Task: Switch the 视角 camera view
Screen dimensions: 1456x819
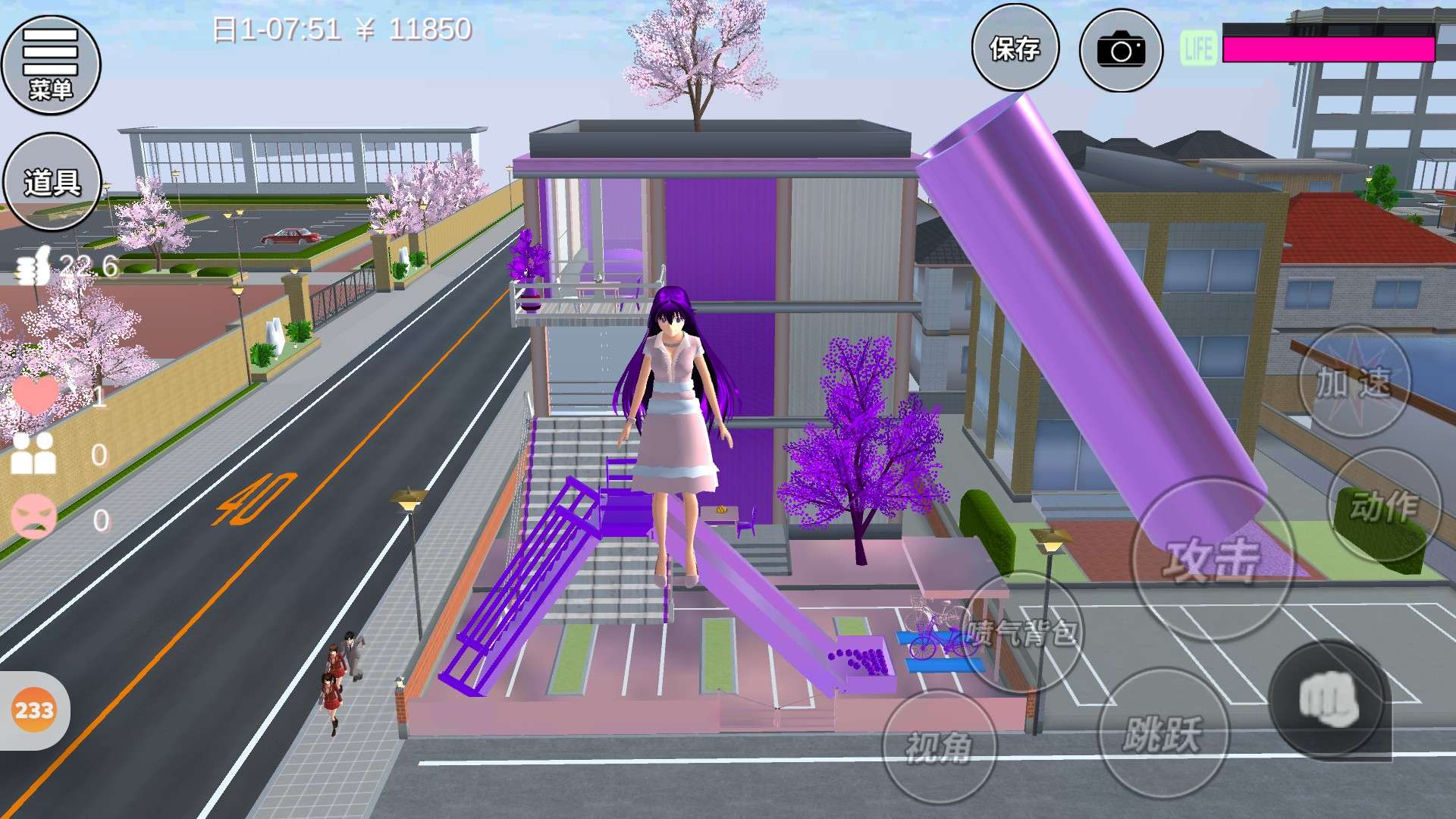Action: [939, 747]
